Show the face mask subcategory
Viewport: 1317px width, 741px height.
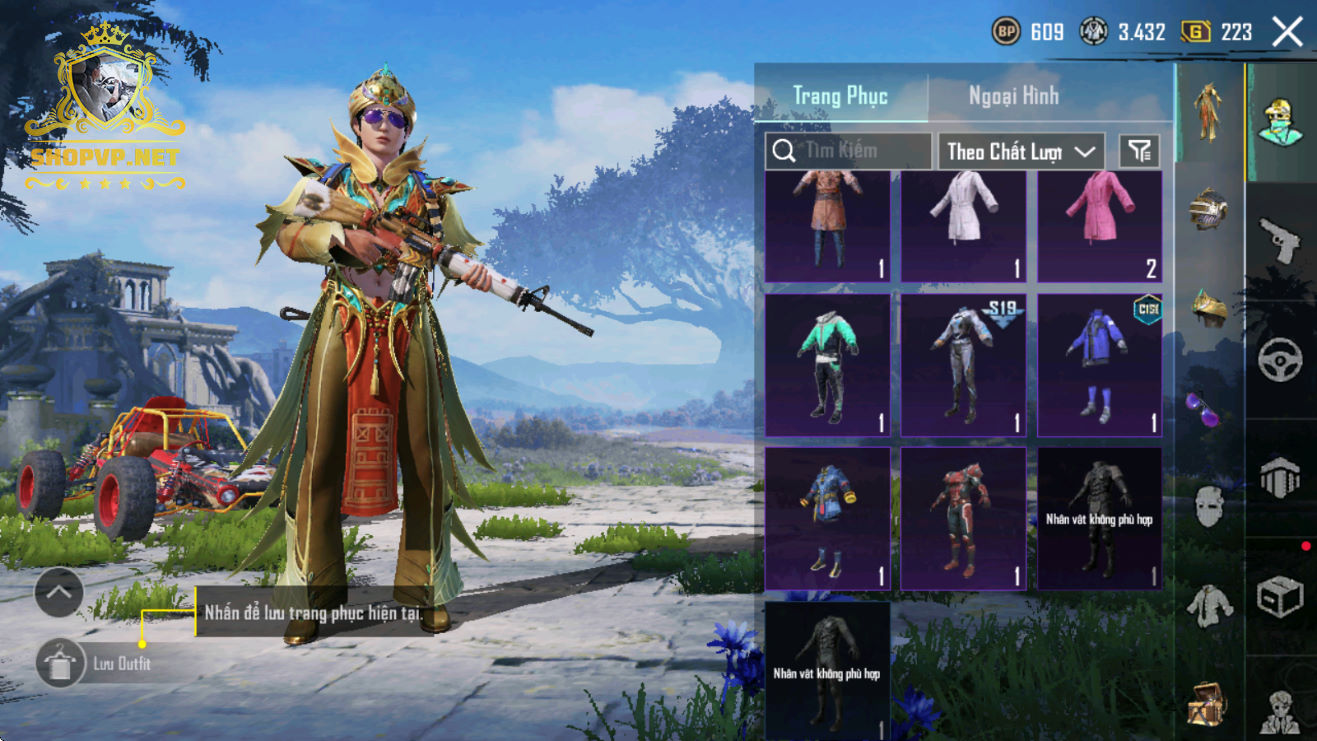pos(1208,507)
